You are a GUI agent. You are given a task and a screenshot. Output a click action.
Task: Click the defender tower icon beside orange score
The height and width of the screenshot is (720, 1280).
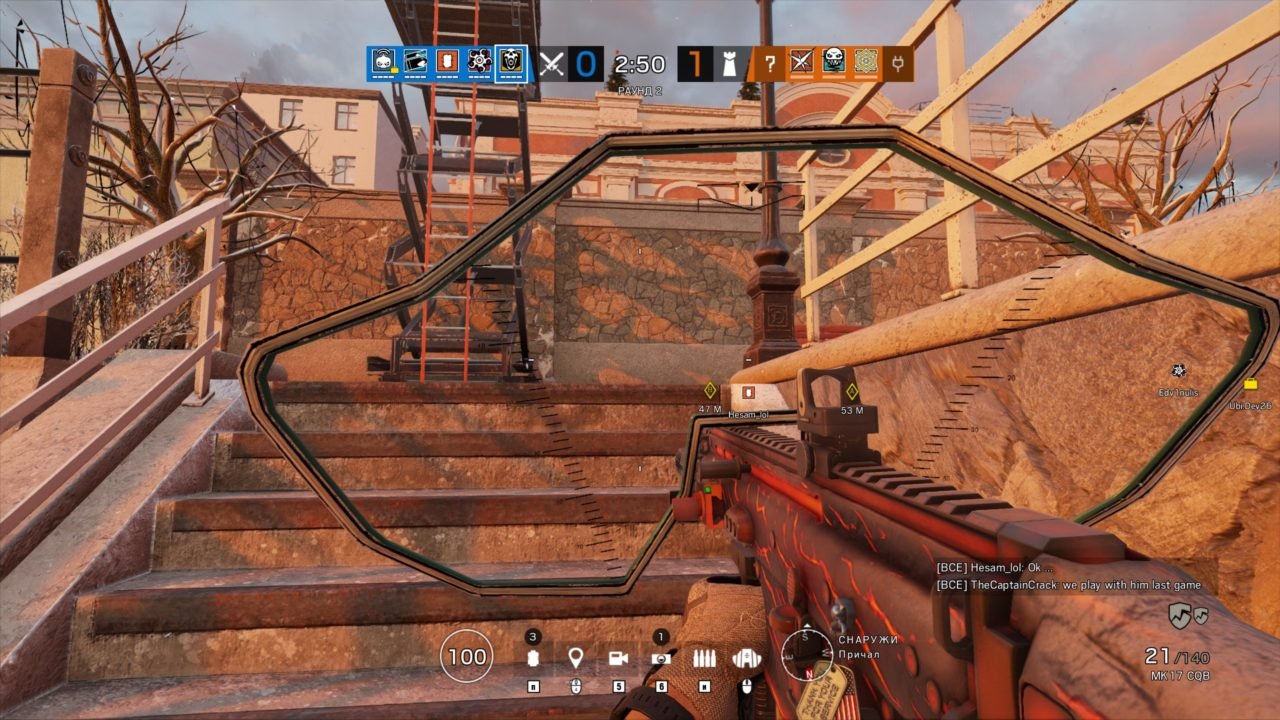tap(728, 63)
